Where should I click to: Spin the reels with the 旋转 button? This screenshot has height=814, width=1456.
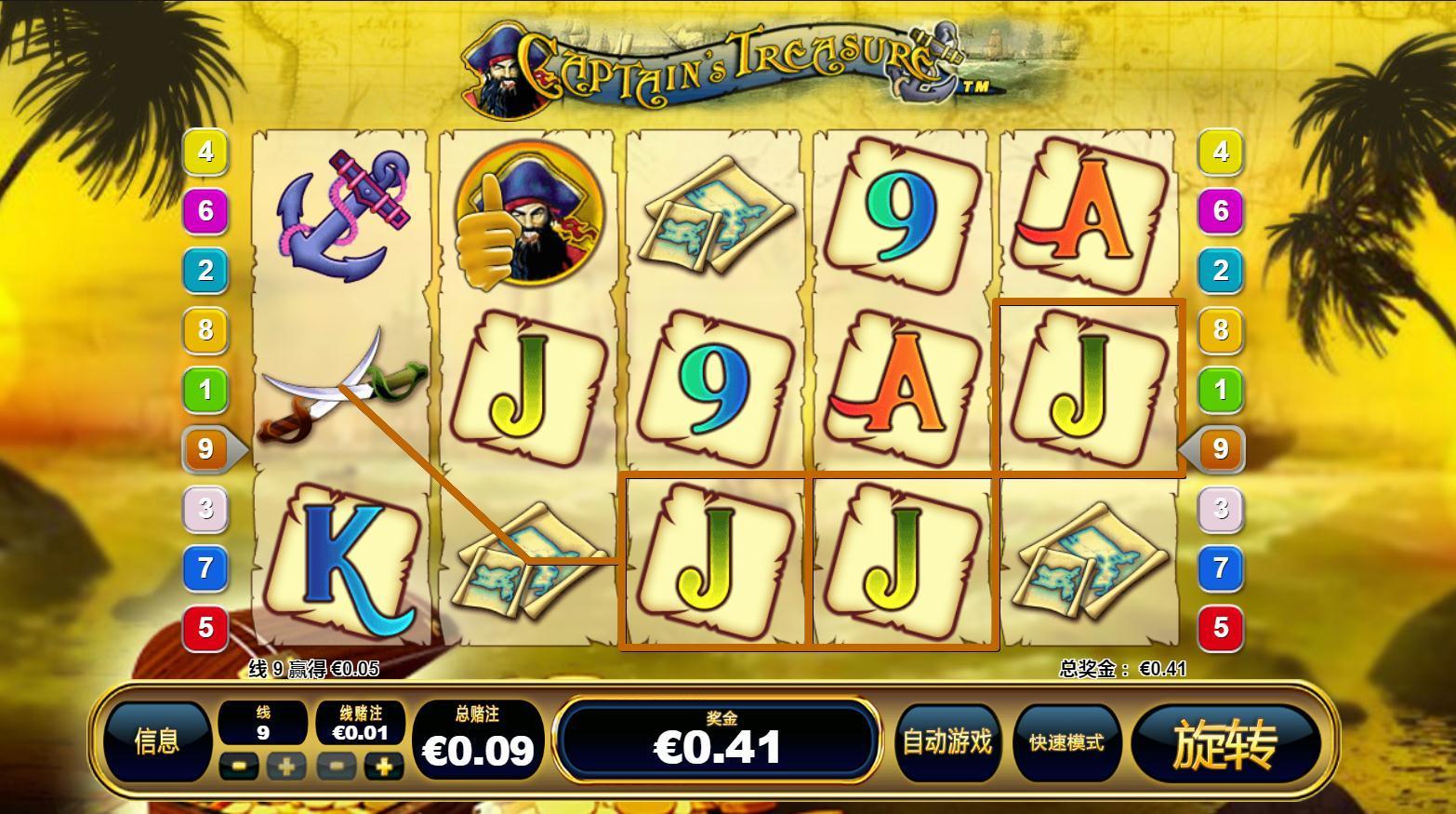coord(1225,743)
